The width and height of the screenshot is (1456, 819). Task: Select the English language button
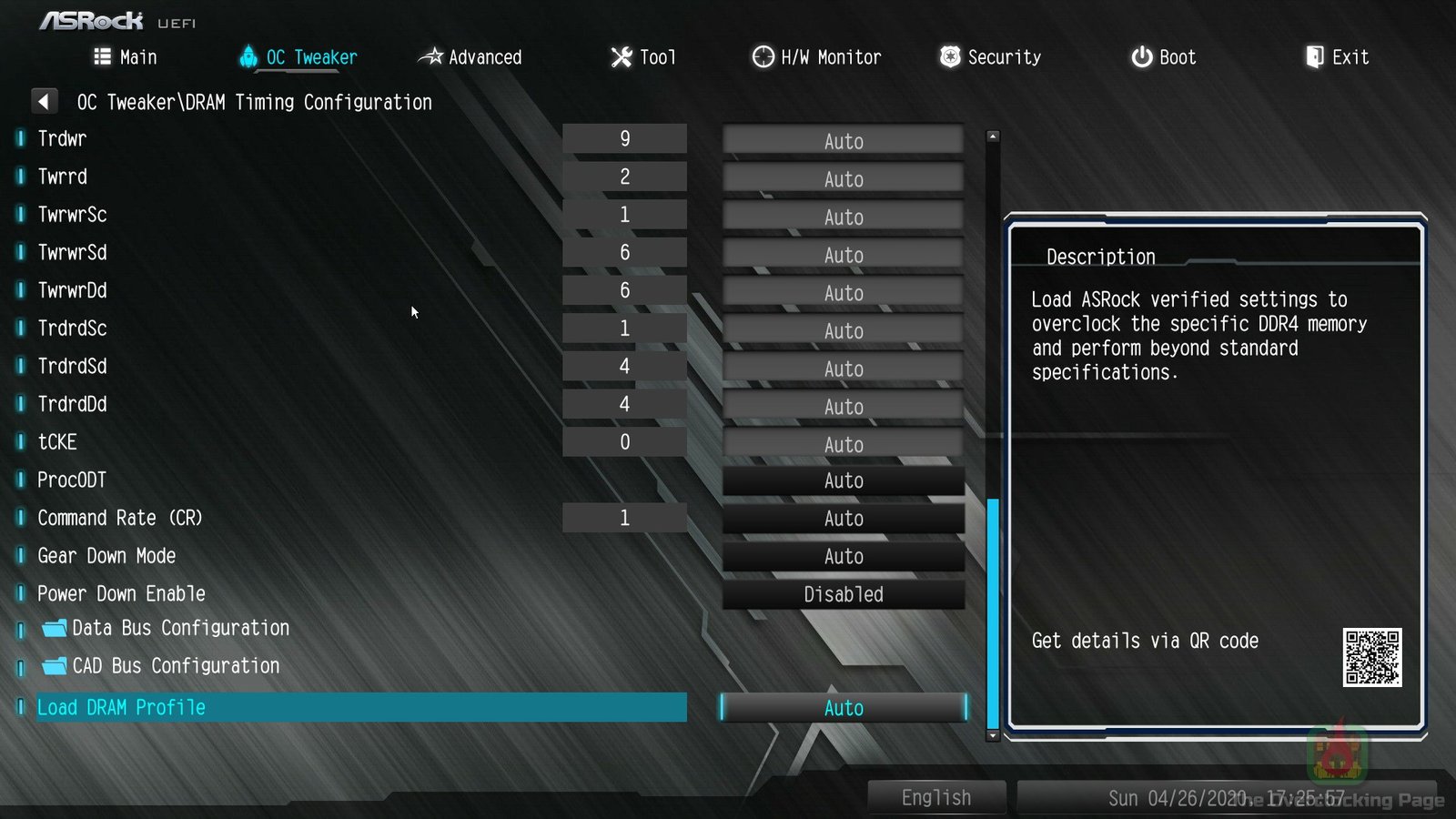click(x=936, y=797)
